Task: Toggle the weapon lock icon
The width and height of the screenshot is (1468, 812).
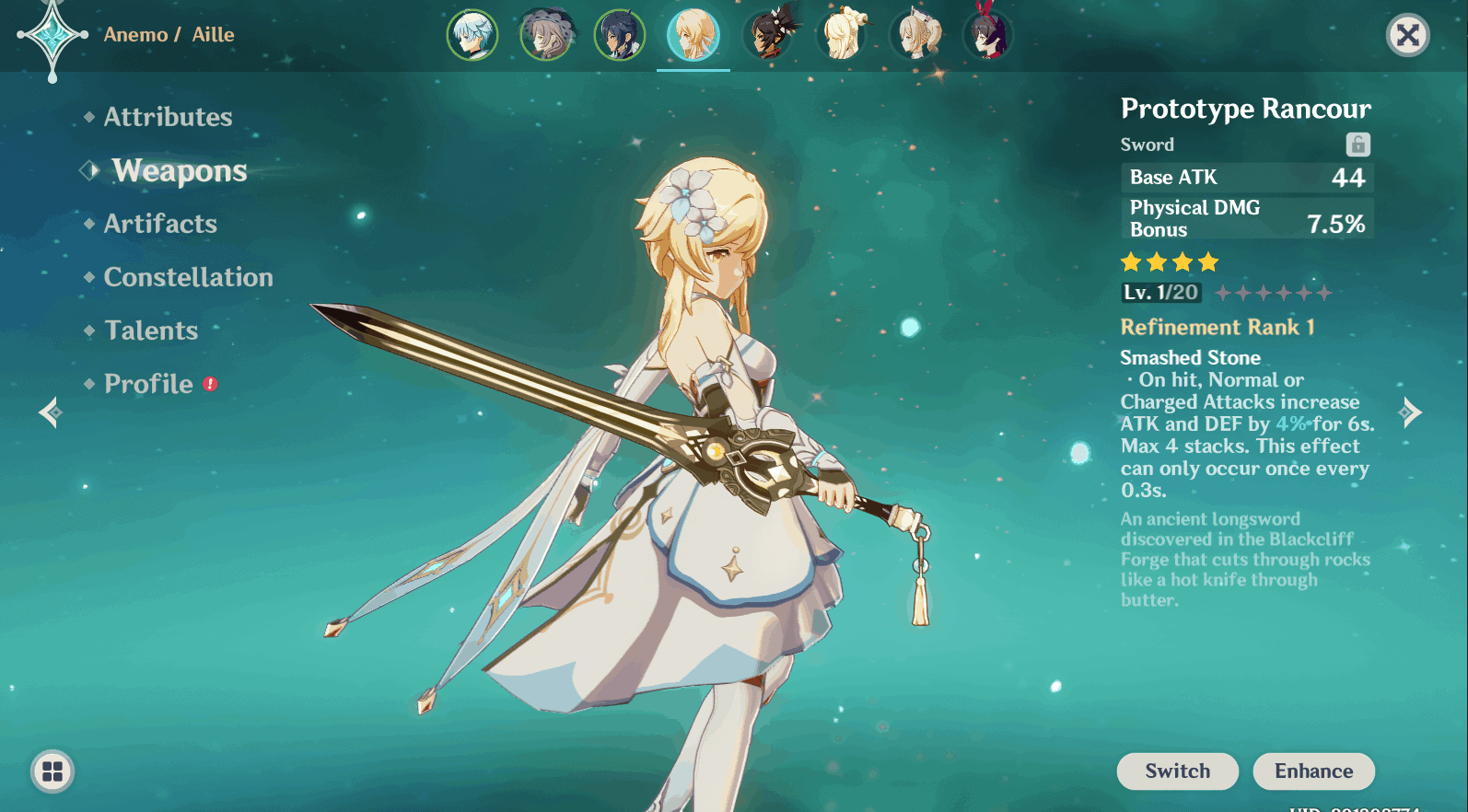Action: click(1357, 145)
